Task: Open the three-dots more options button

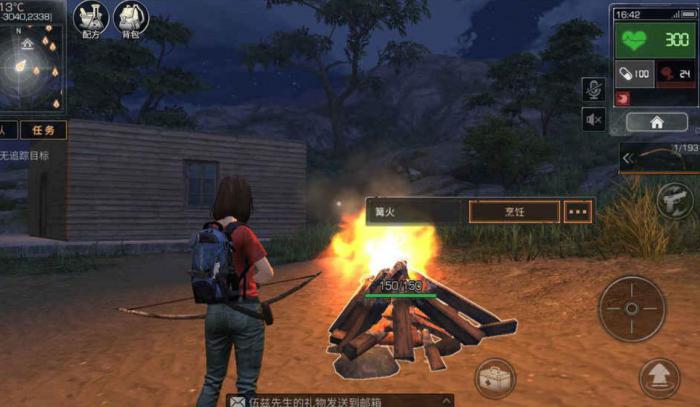Action: (579, 211)
